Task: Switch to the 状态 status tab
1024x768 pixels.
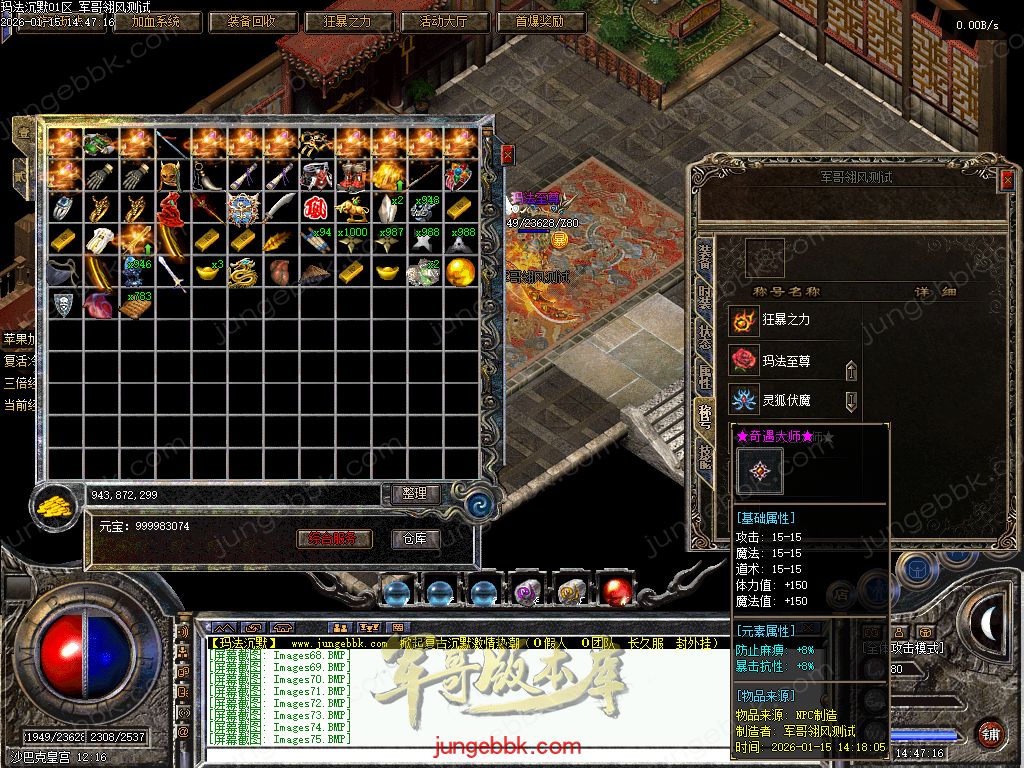Action: pos(705,337)
